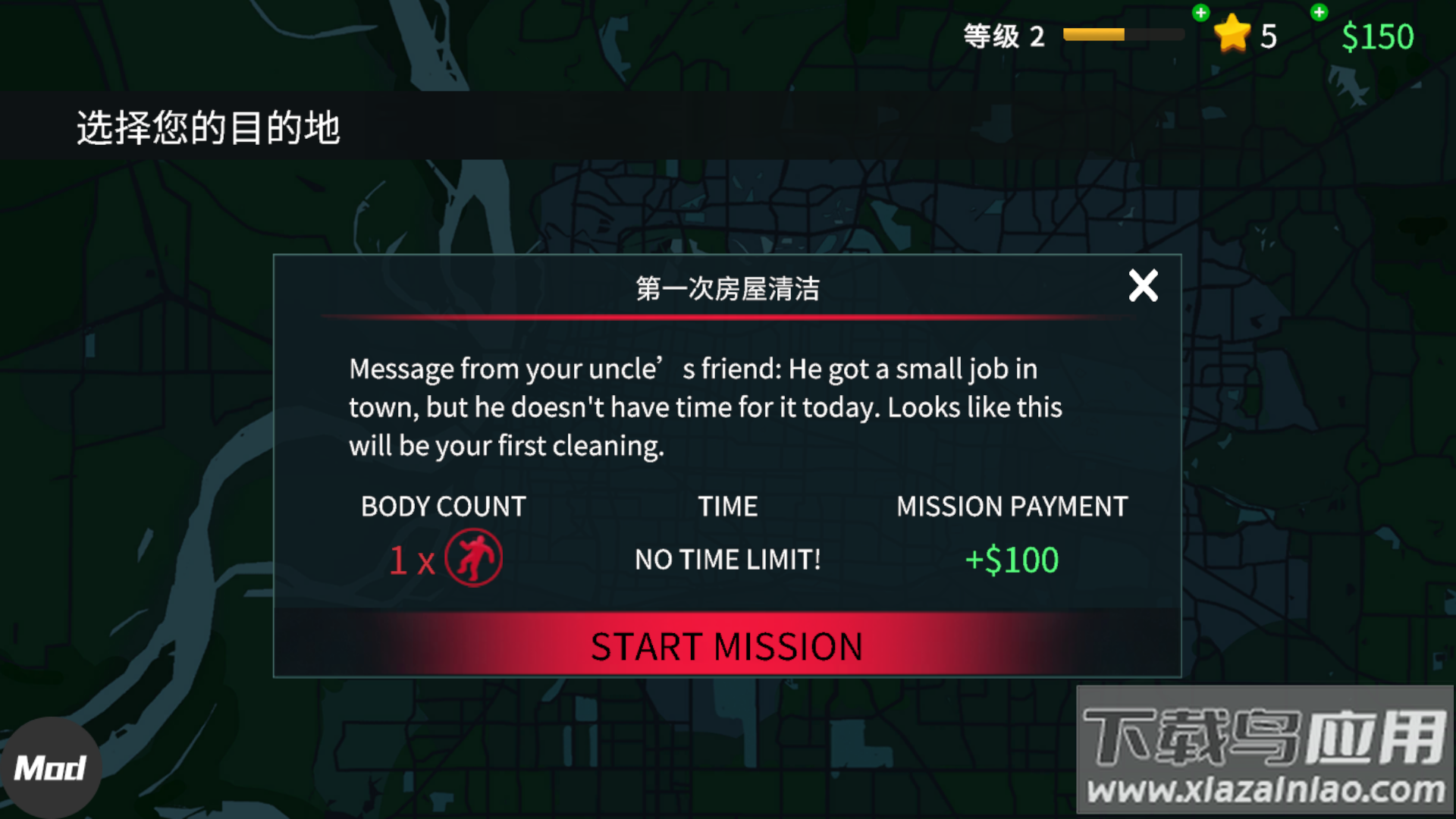
Task: Tap the 等级 2 level indicator
Action: click(x=1003, y=36)
